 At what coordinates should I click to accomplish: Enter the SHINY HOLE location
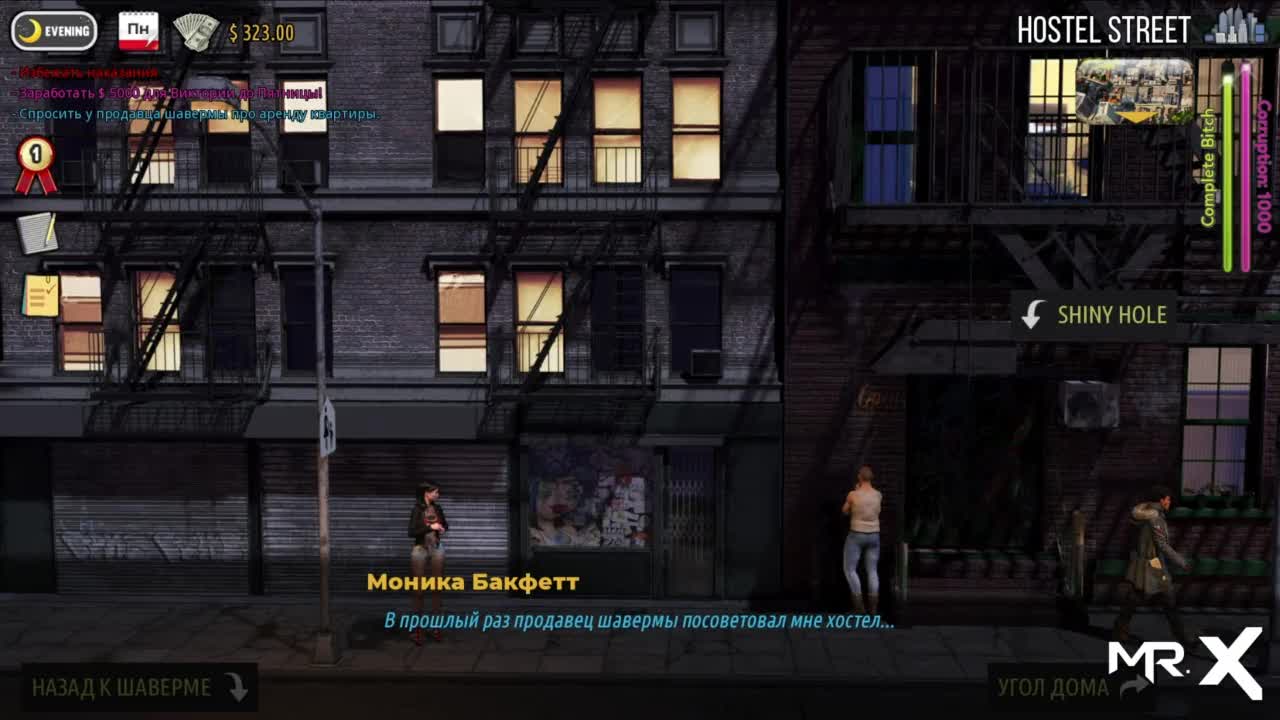pyautogui.click(x=1094, y=315)
